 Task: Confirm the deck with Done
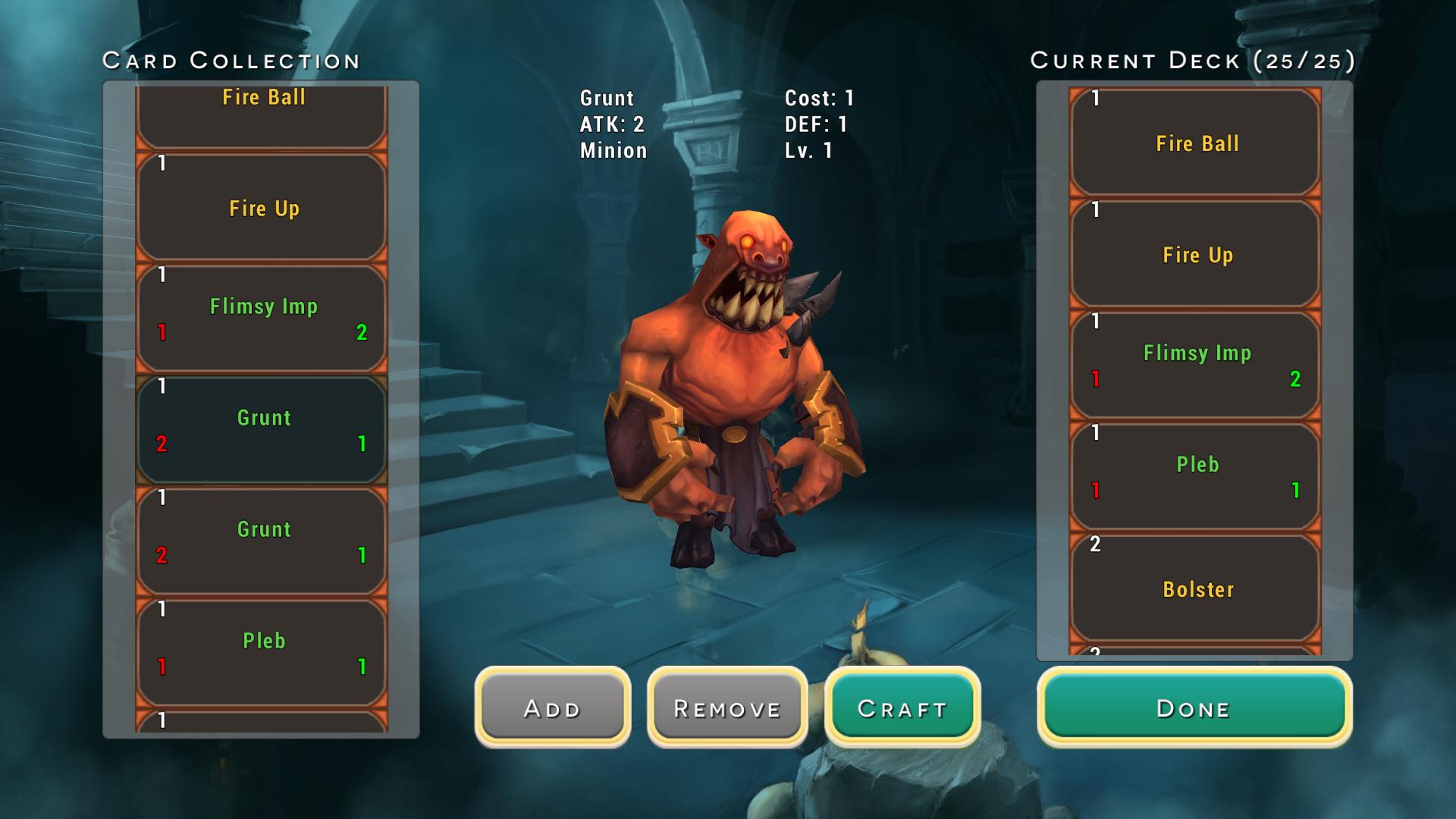tap(1194, 708)
